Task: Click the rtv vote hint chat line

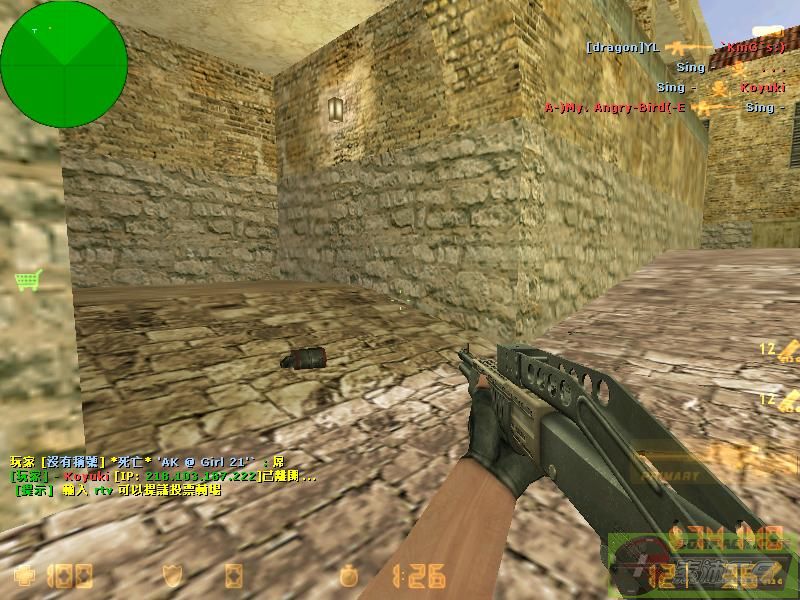Action: click(117, 491)
